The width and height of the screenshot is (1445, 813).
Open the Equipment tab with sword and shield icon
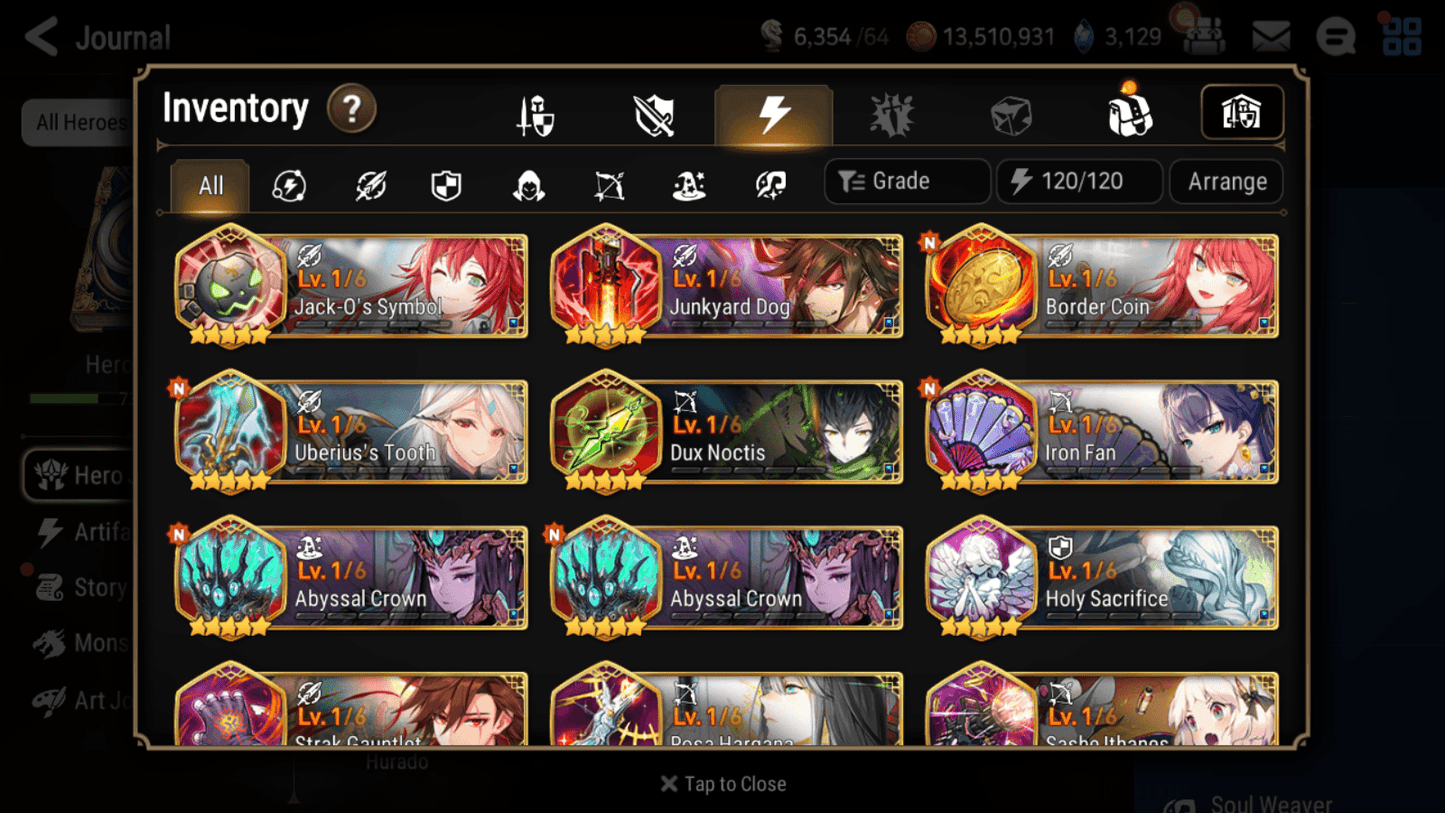[x=537, y=113]
